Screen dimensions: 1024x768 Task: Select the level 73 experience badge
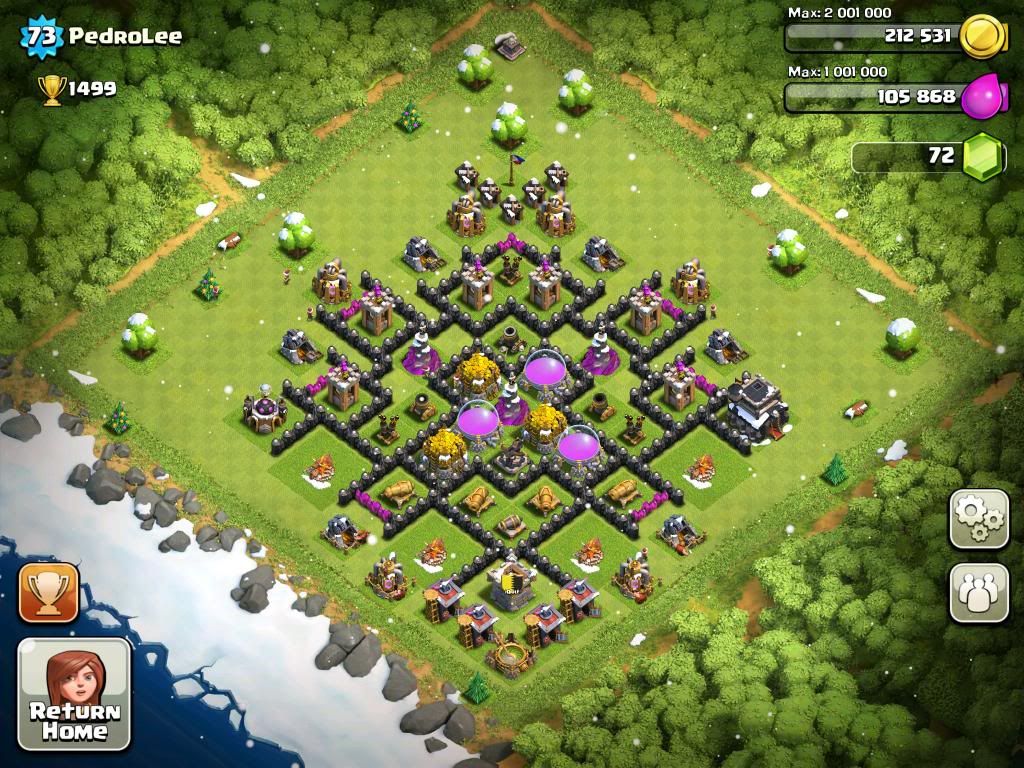pyautogui.click(x=42, y=37)
